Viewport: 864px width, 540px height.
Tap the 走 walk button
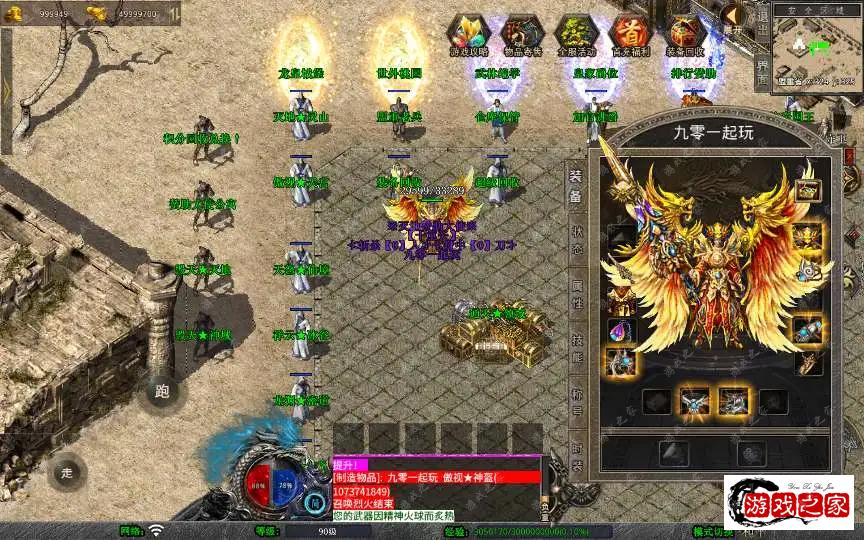[x=67, y=471]
